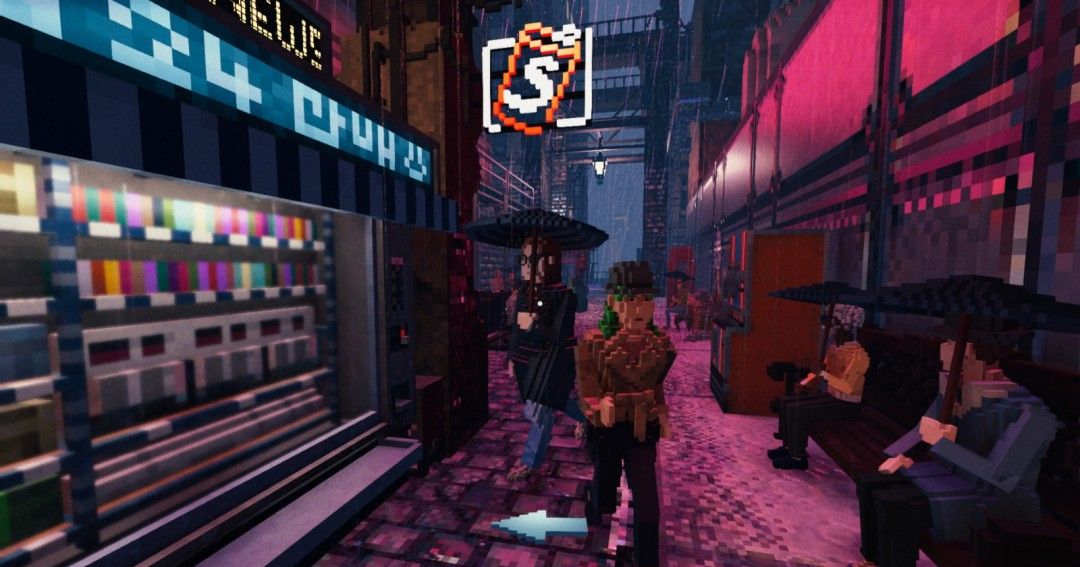
Task: Click the money bag dollar icon
Action: (537, 79)
